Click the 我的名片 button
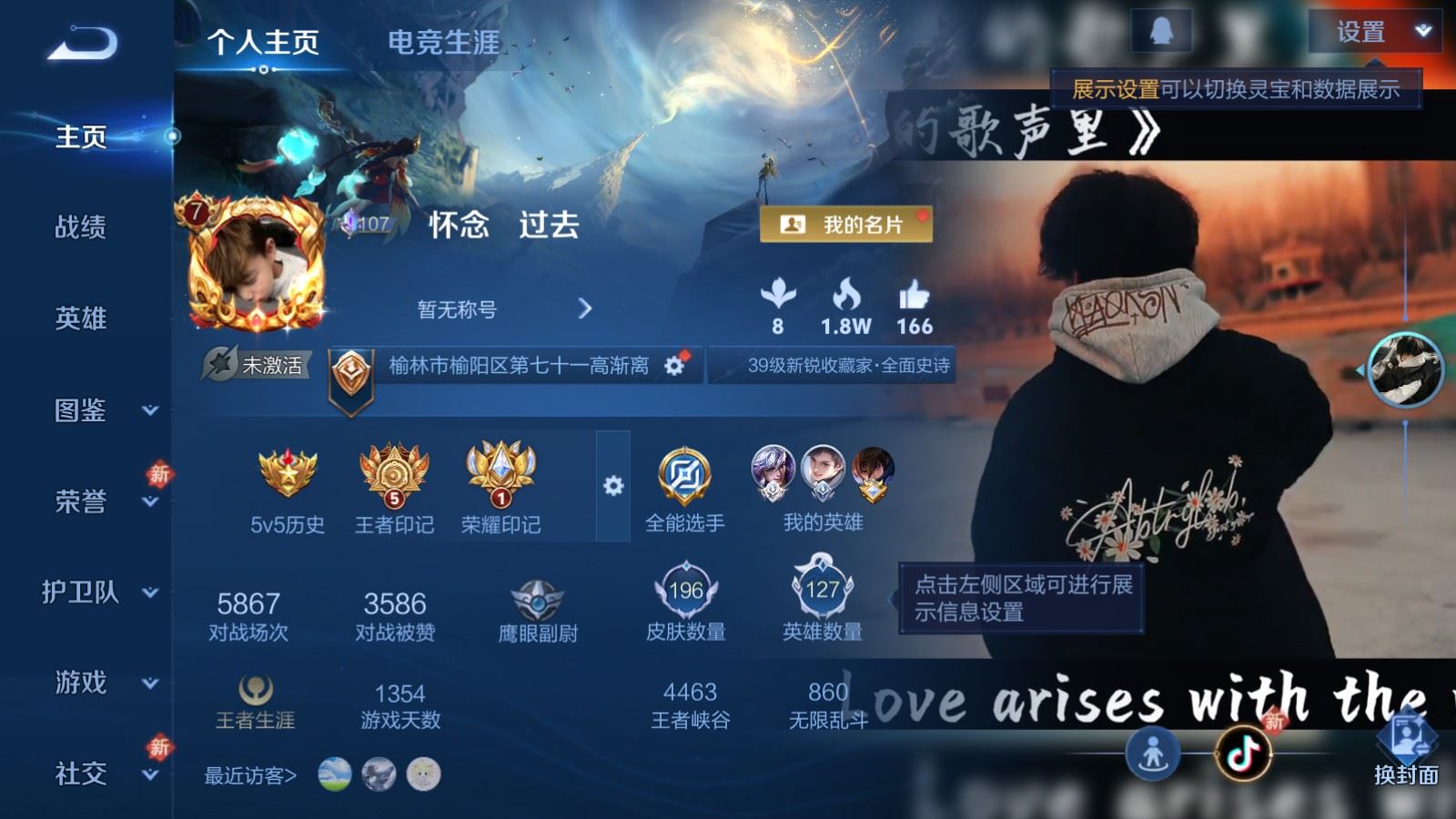This screenshot has height=819, width=1456. pyautogui.click(x=844, y=224)
